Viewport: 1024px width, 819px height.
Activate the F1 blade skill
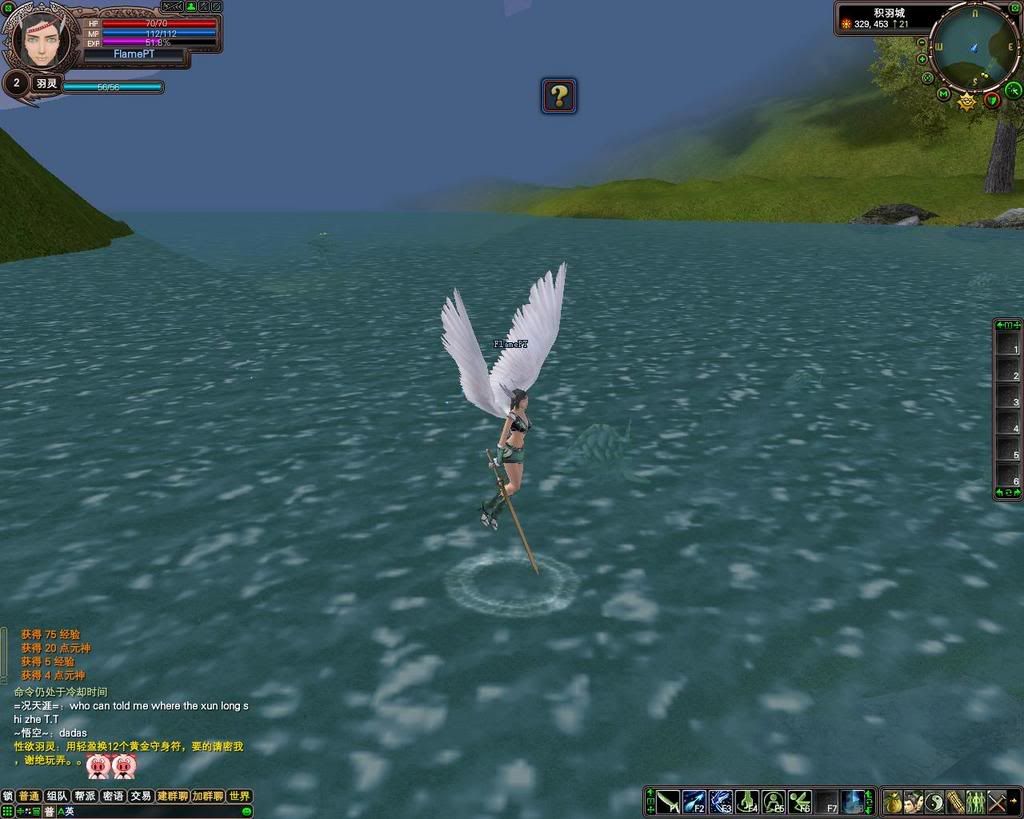click(668, 802)
